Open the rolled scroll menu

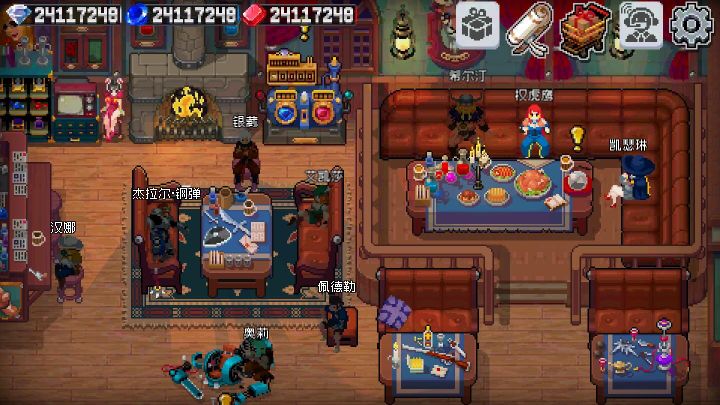(x=531, y=24)
